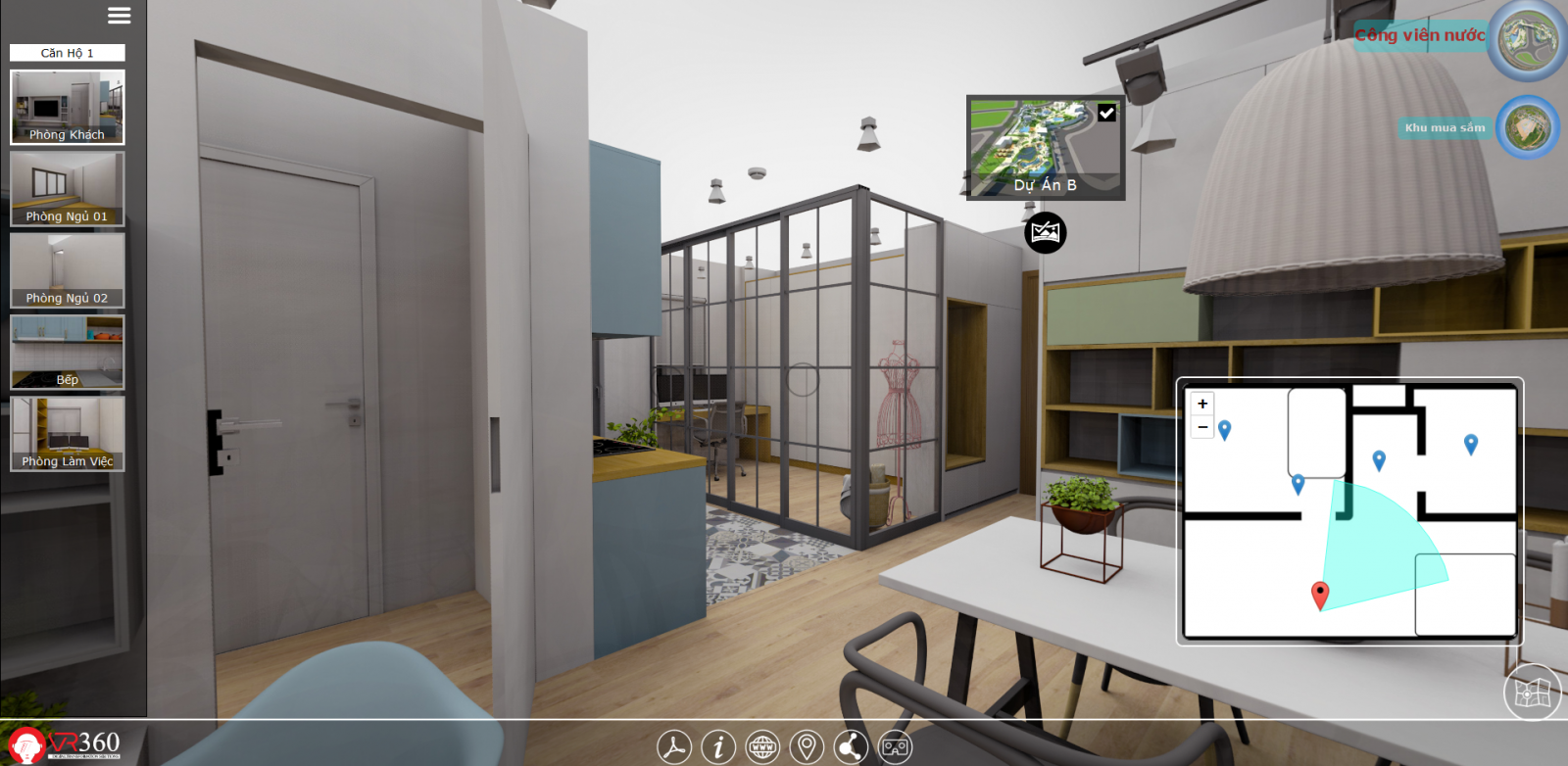Switch to the Bếp scene
The width and height of the screenshot is (1568, 766).
tap(65, 351)
